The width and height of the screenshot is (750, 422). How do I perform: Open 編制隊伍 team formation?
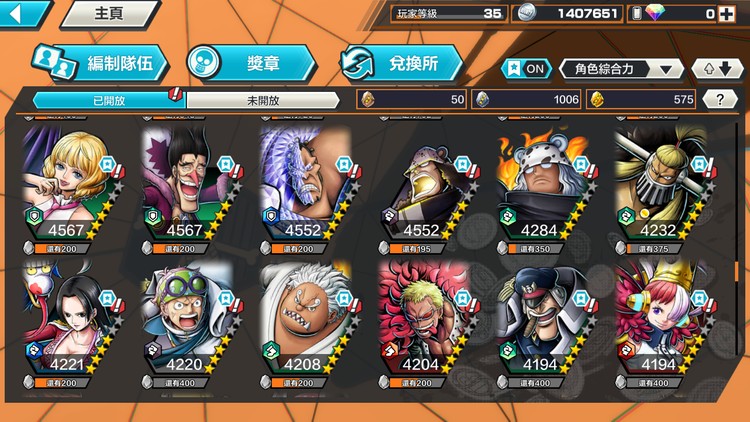coord(98,63)
